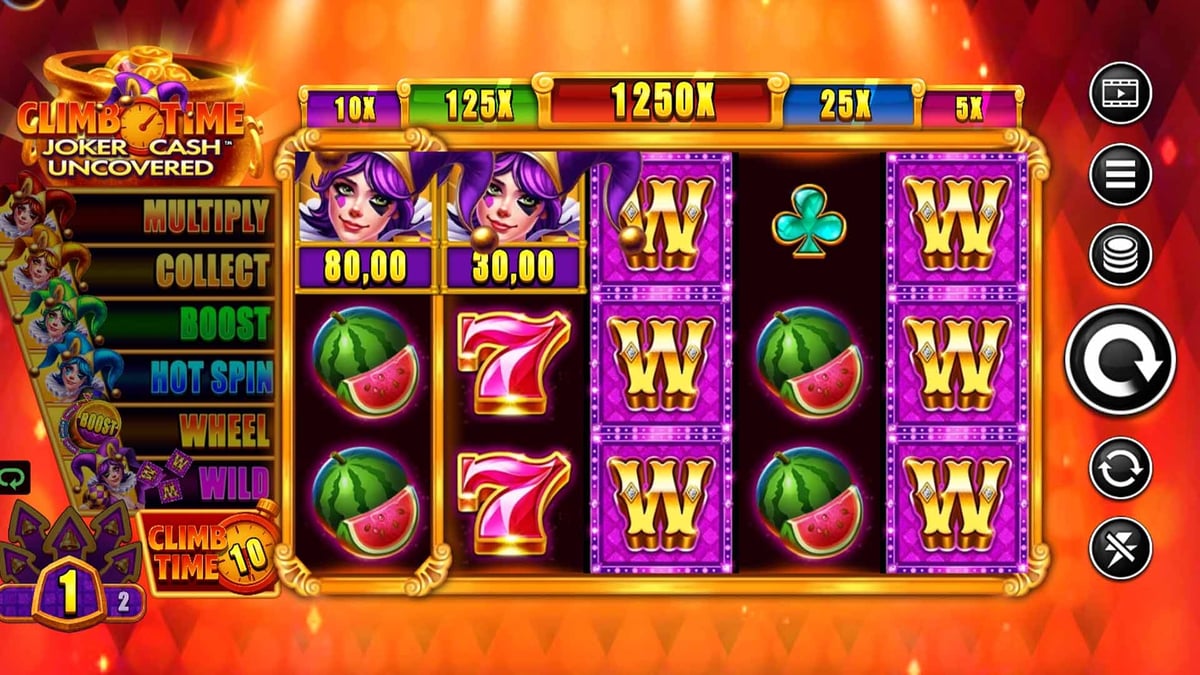Open the coin stack bet settings

coord(1120,255)
